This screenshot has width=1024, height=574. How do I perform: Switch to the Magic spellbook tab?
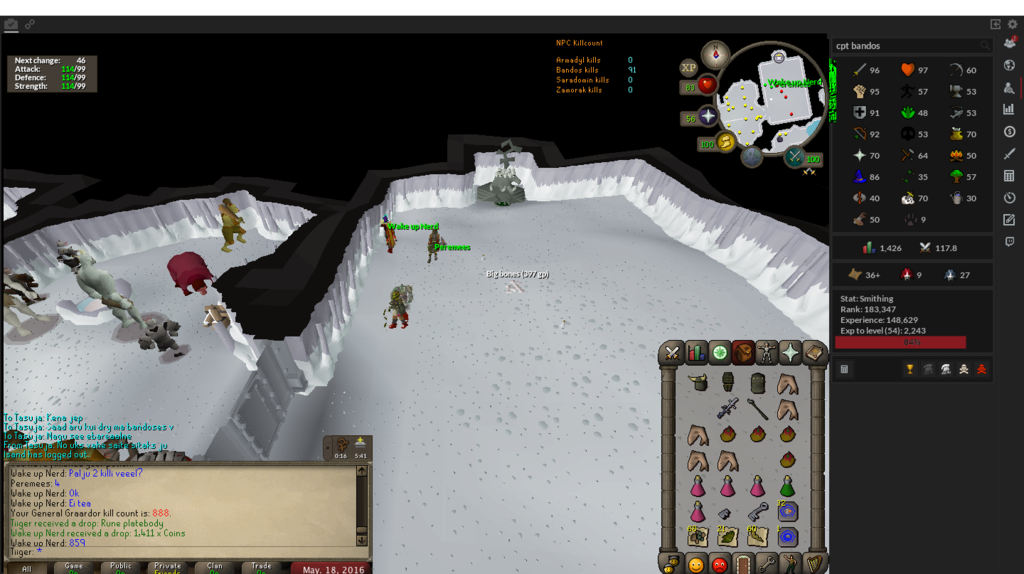[x=814, y=353]
